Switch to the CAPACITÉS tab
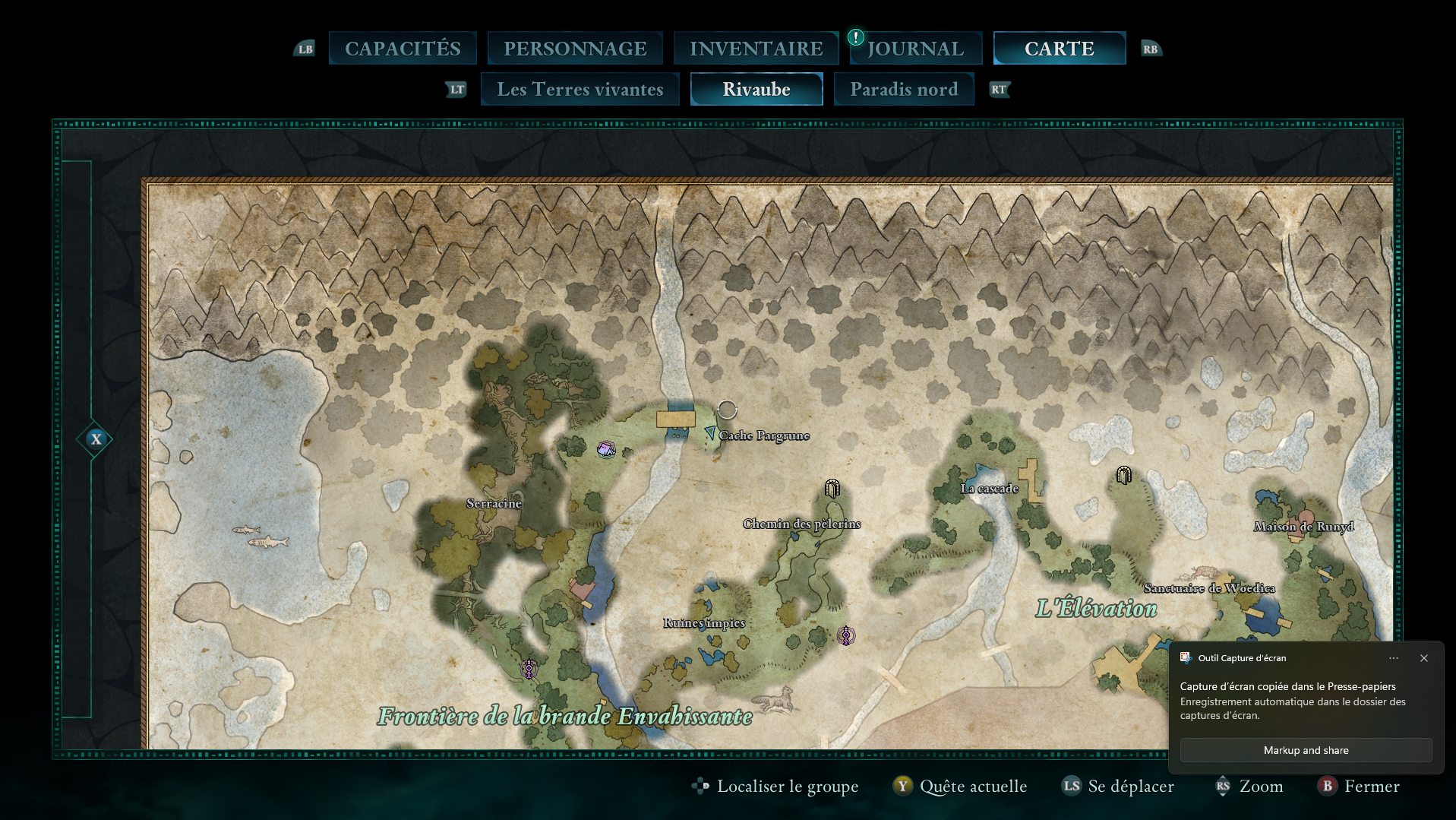 pyautogui.click(x=403, y=49)
